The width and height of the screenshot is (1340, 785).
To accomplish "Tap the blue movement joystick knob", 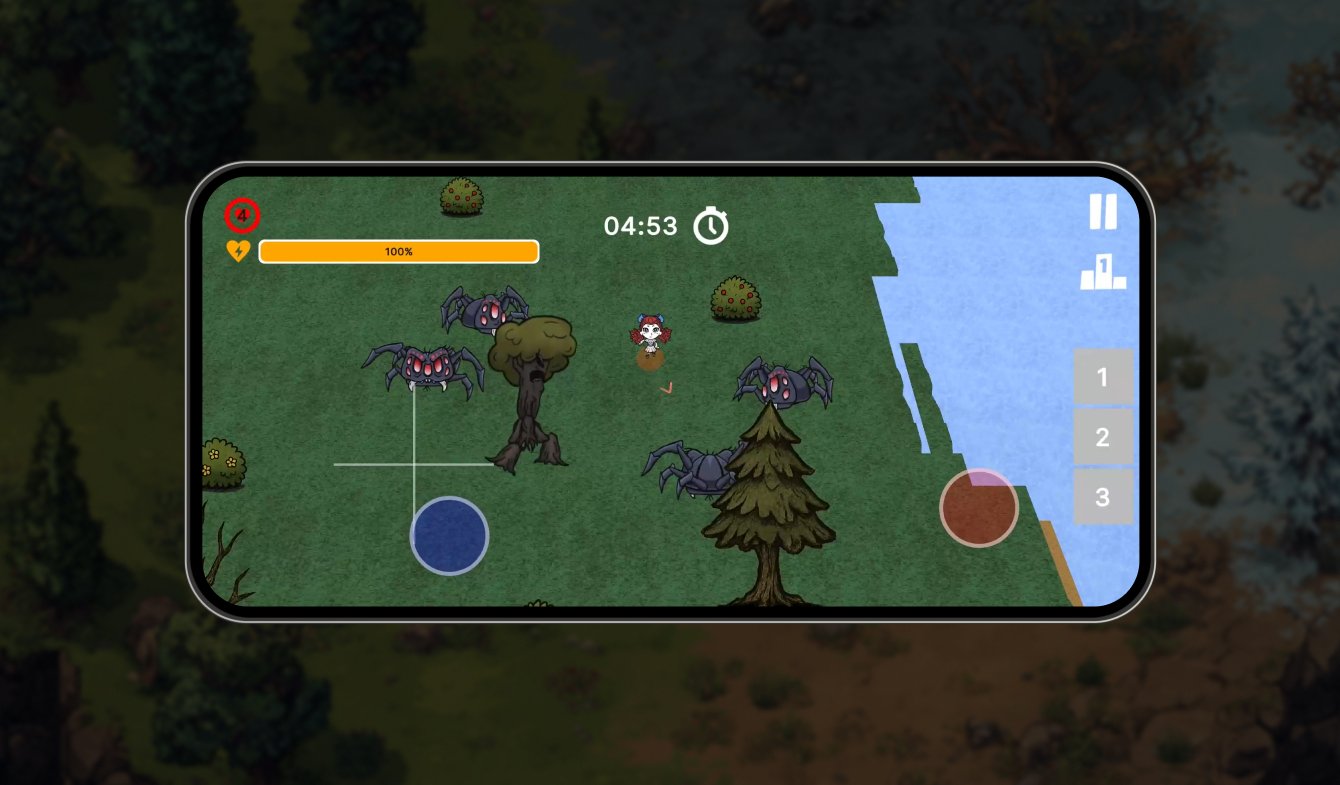I will 449,535.
